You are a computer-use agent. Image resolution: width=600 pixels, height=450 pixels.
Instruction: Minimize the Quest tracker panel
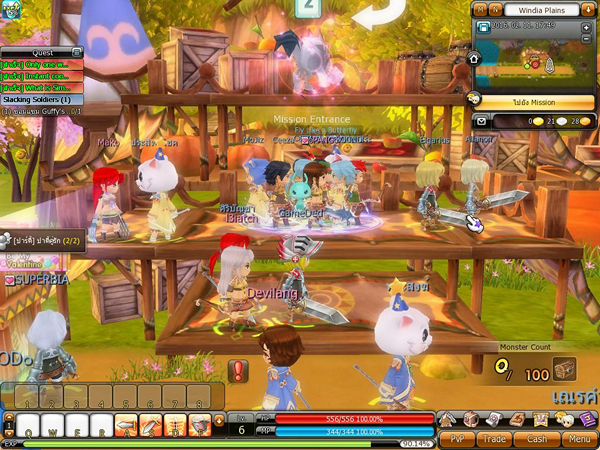[x=76, y=51]
